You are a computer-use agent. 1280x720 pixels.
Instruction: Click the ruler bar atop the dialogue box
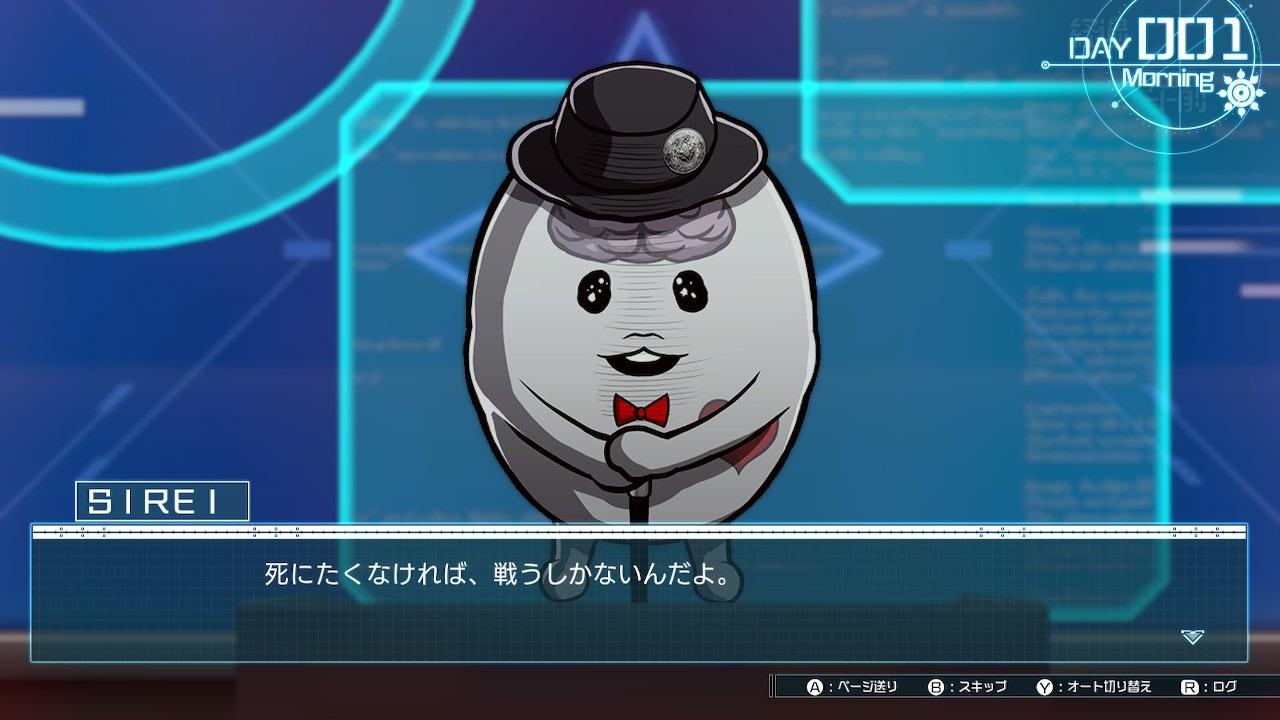coord(640,531)
